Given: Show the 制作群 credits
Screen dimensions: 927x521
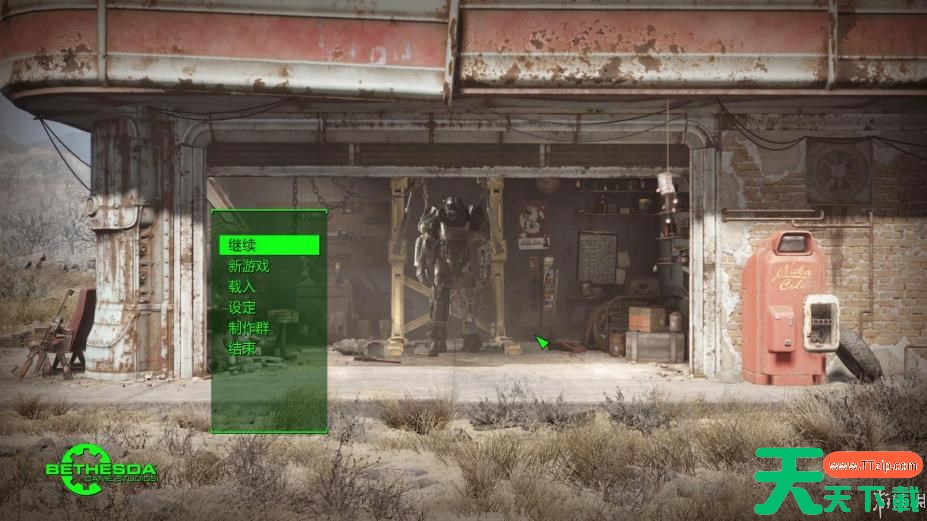Looking at the screenshot, I should point(248,328).
